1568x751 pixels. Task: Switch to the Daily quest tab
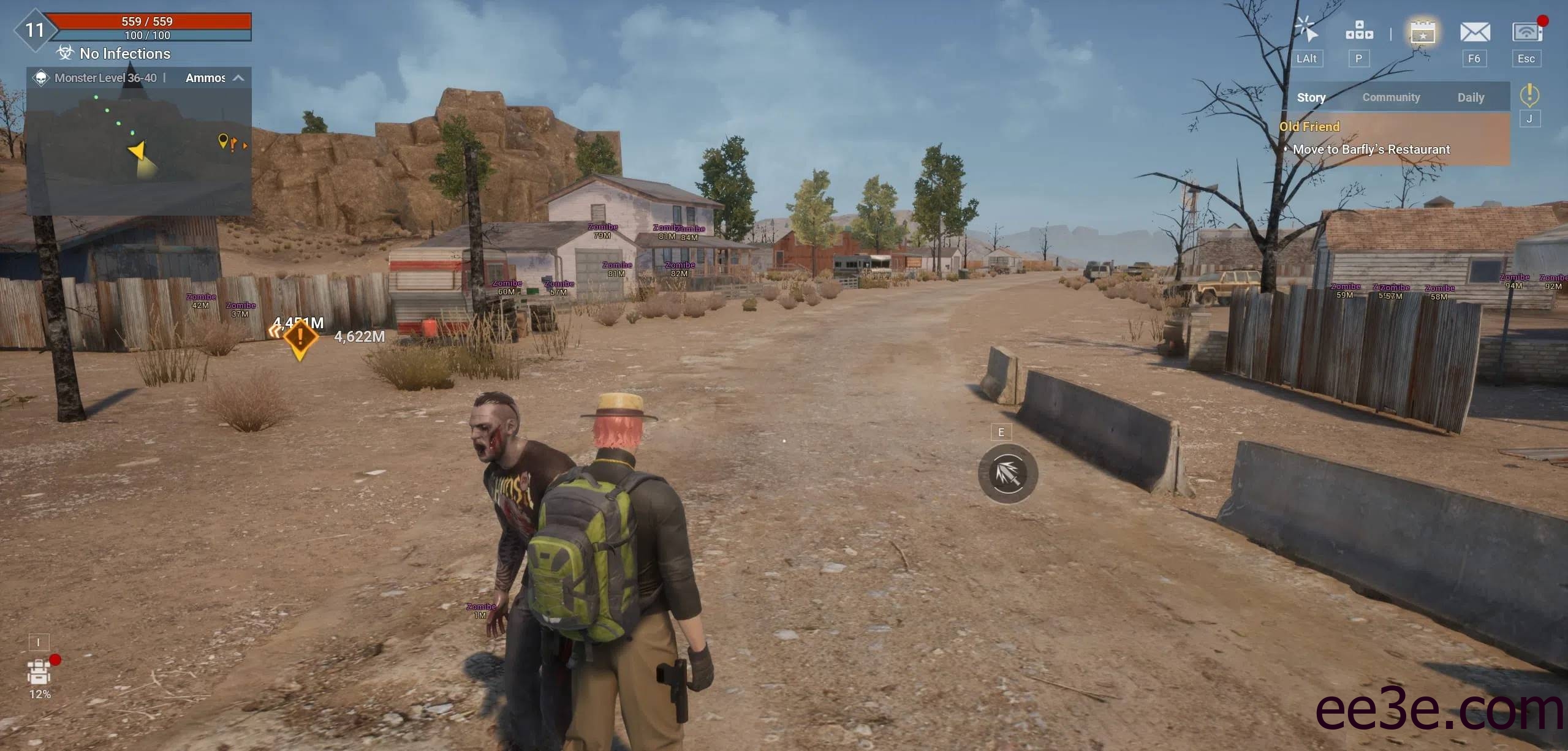pyautogui.click(x=1470, y=97)
